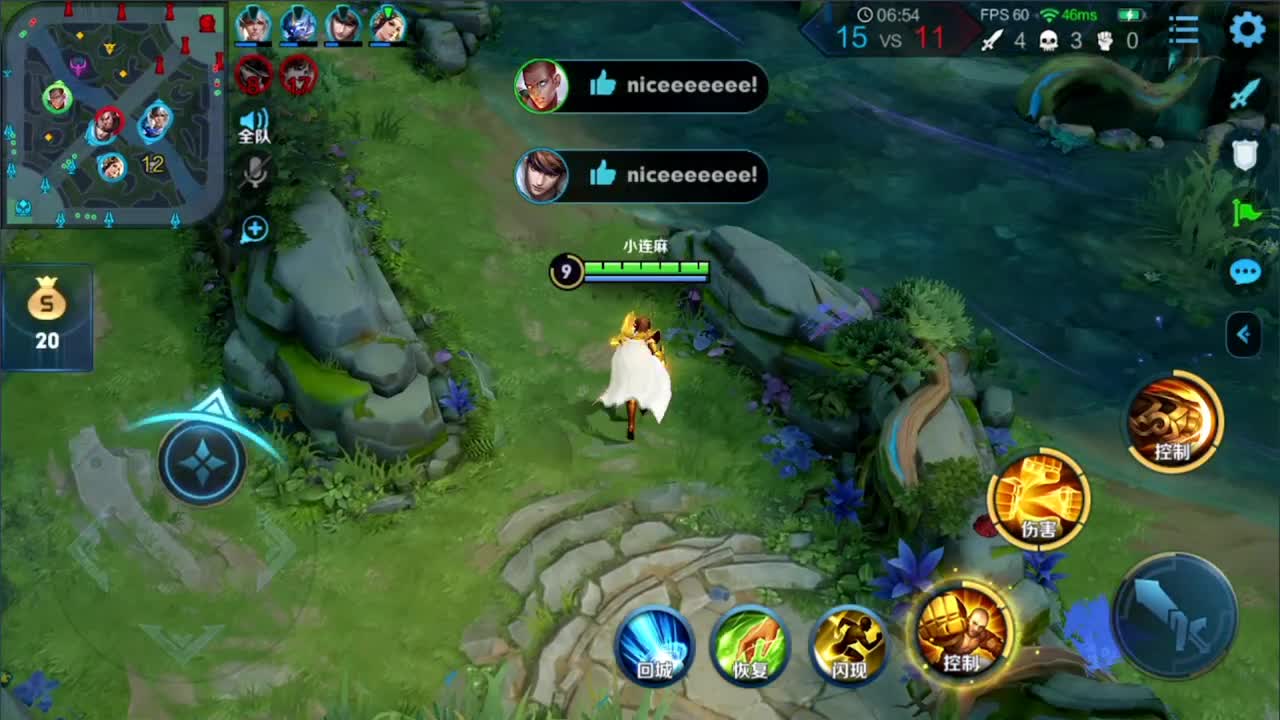1280x720 pixels.
Task: Send the green flag signal
Action: pos(1245,212)
